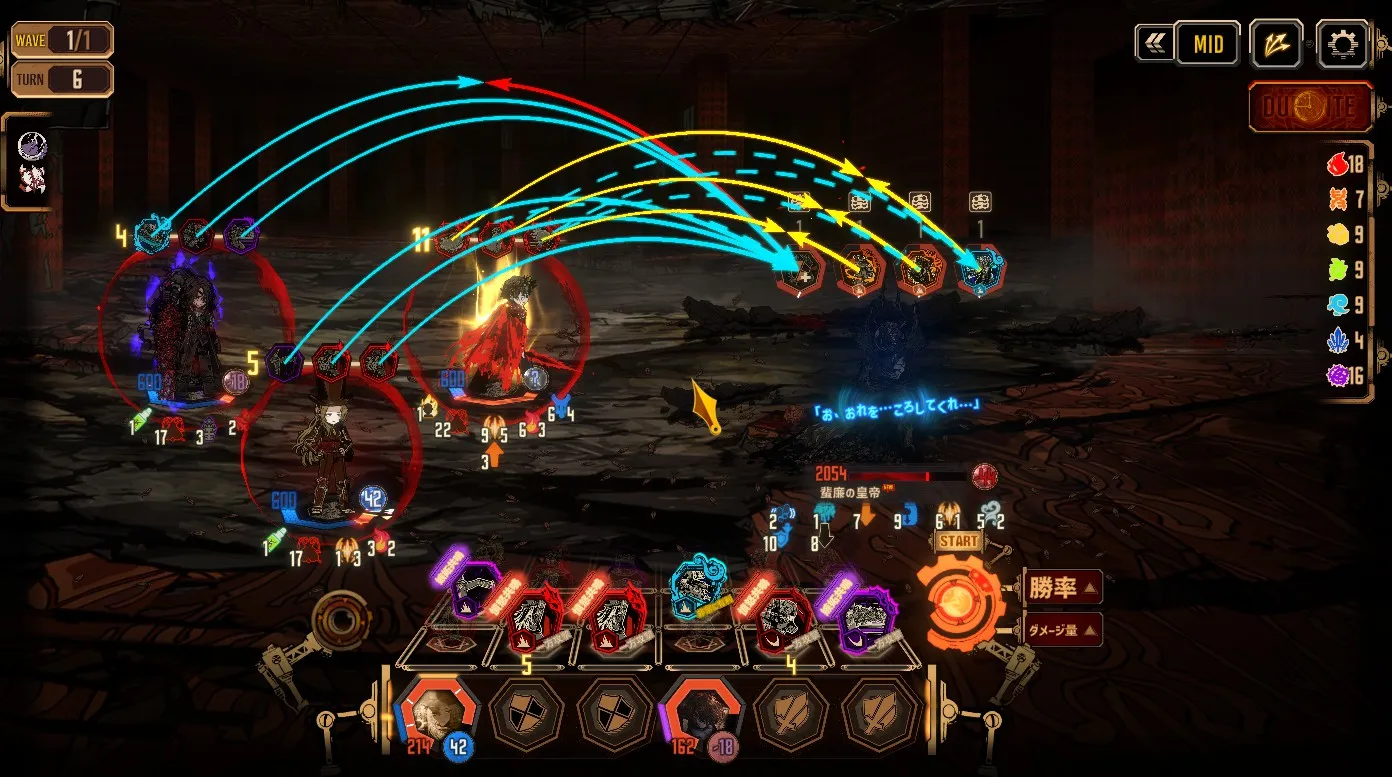
Task: Toggle the MID speed setting
Action: point(1208,44)
